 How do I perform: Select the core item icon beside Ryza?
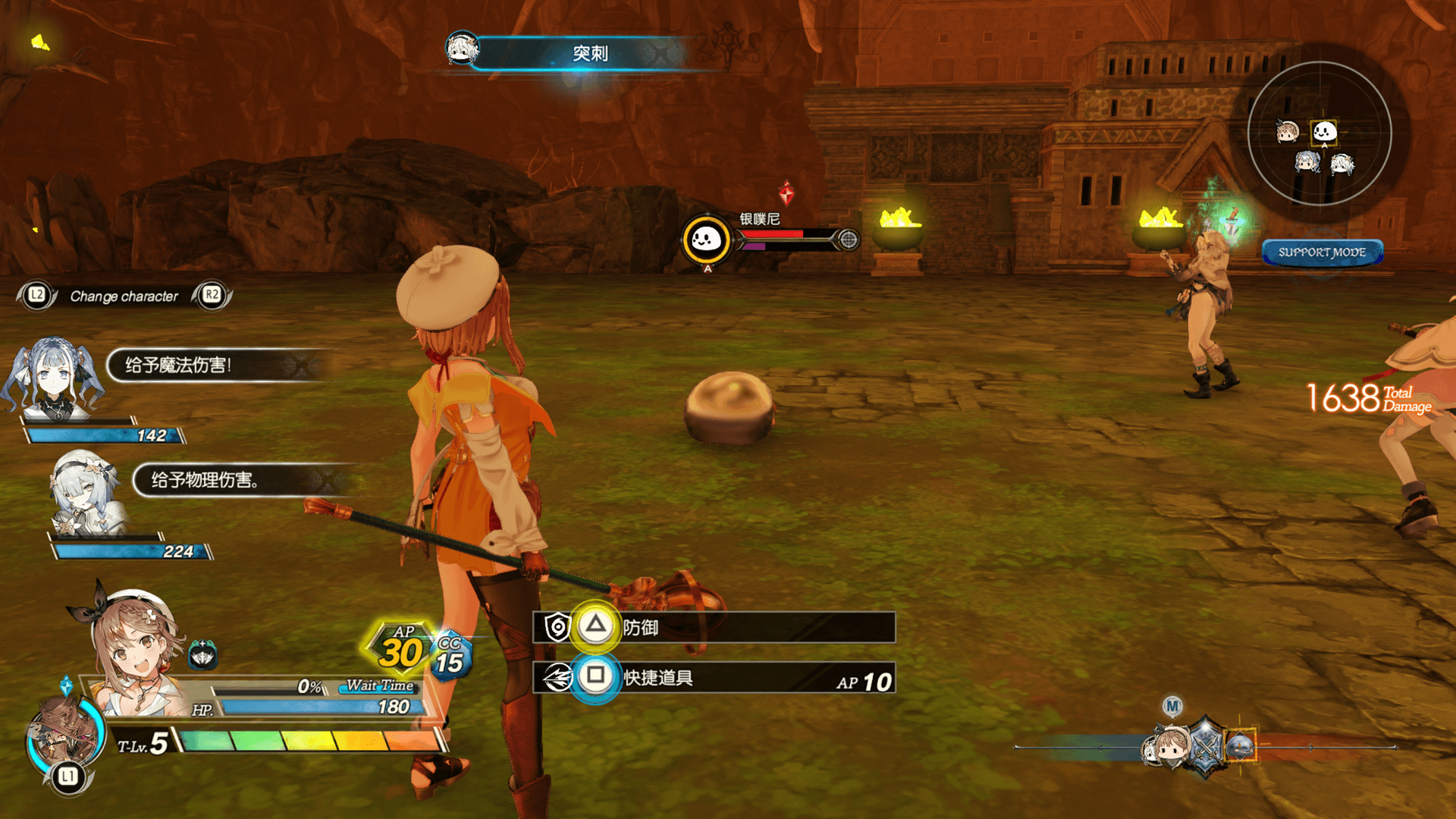point(202,655)
